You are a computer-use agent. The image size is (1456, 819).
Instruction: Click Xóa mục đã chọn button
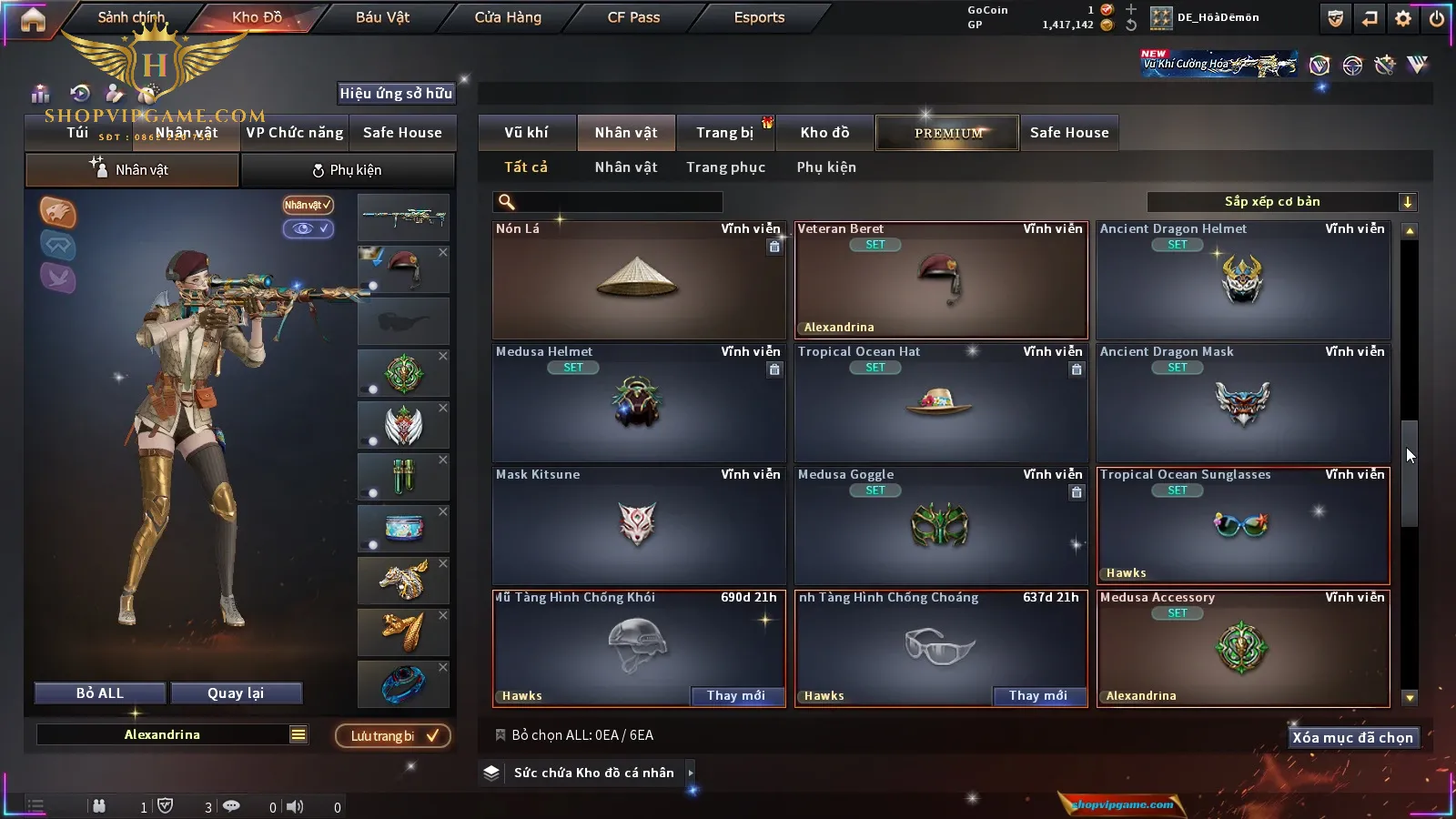click(x=1352, y=738)
